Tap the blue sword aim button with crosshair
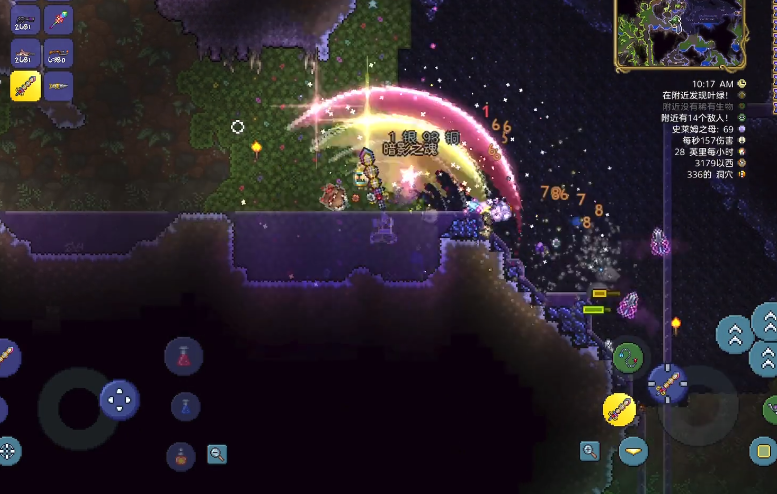This screenshot has width=777, height=494. [666, 382]
